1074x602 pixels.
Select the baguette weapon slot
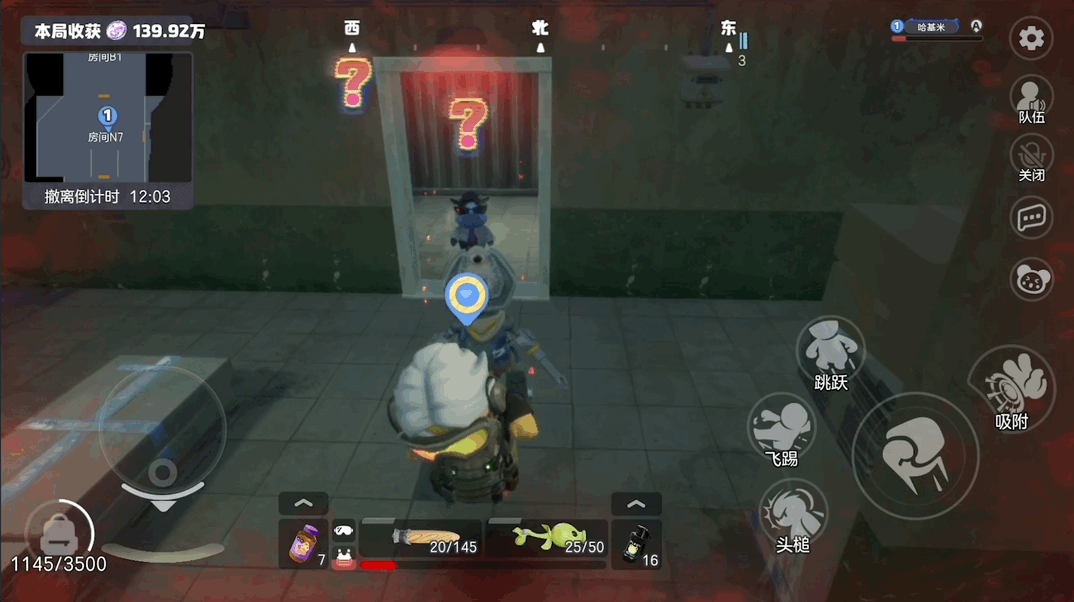point(422,539)
